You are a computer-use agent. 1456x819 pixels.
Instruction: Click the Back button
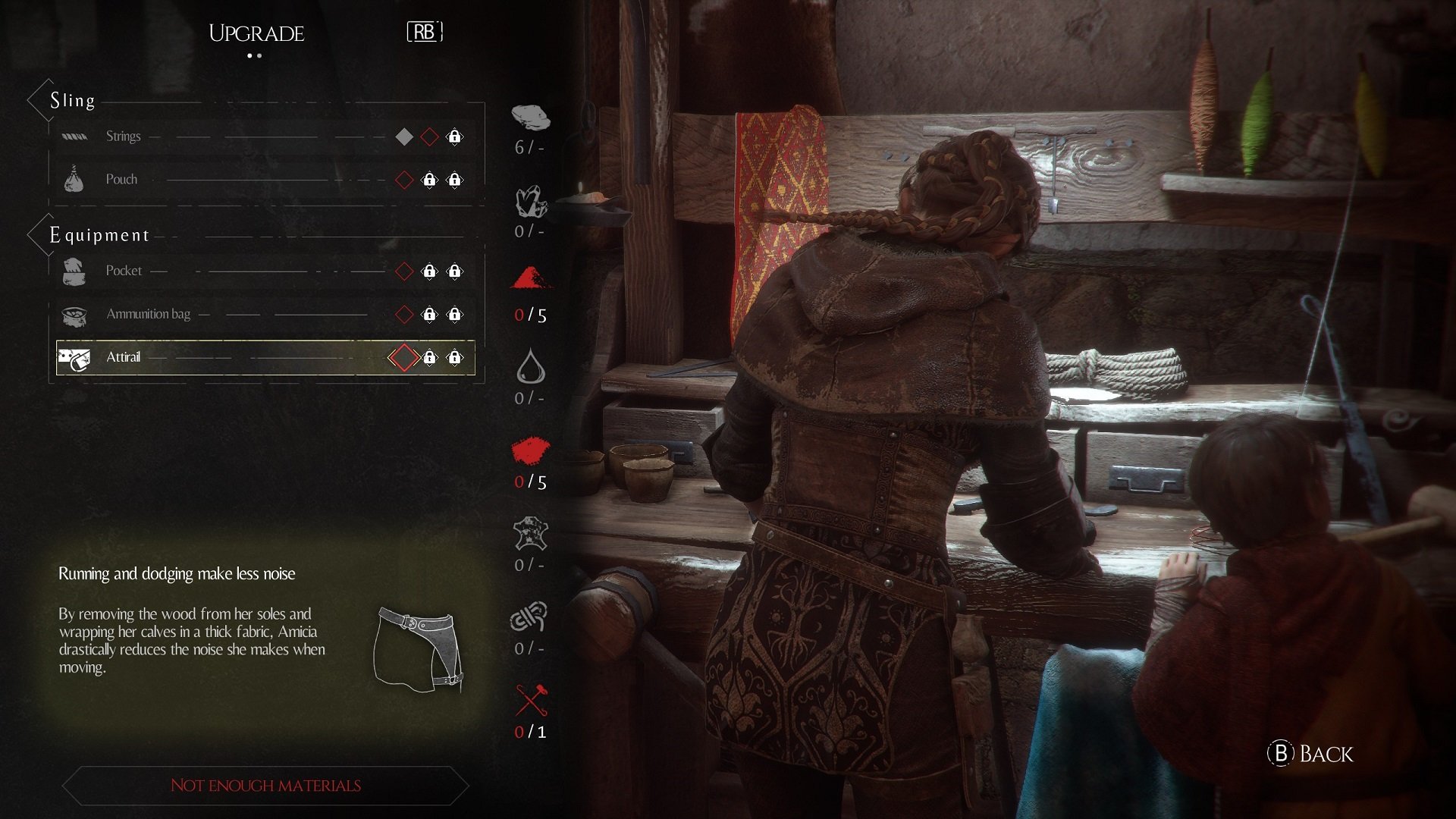pyautogui.click(x=1311, y=754)
